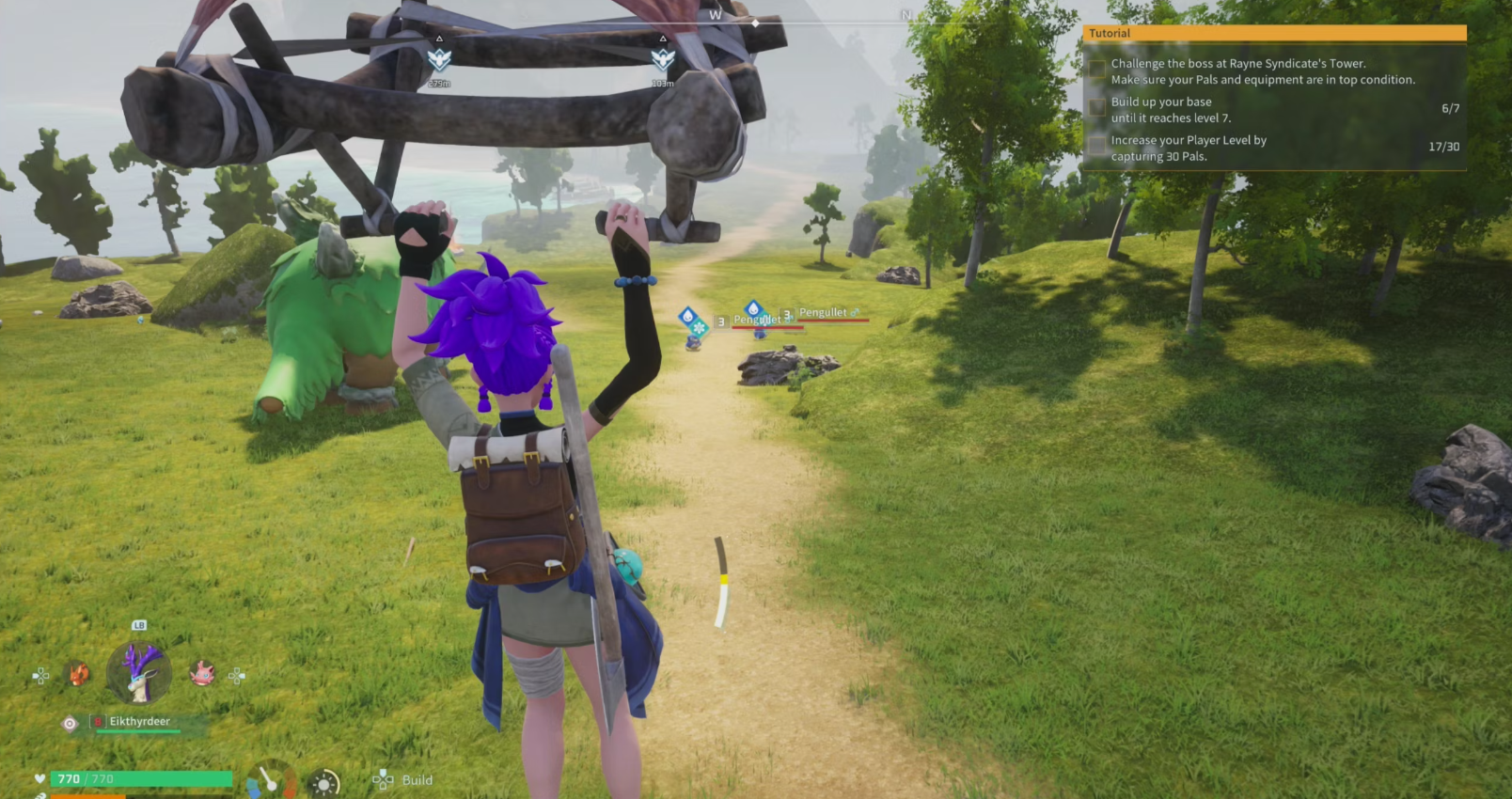Switch to the orange fox Pal icon

pyautogui.click(x=78, y=674)
